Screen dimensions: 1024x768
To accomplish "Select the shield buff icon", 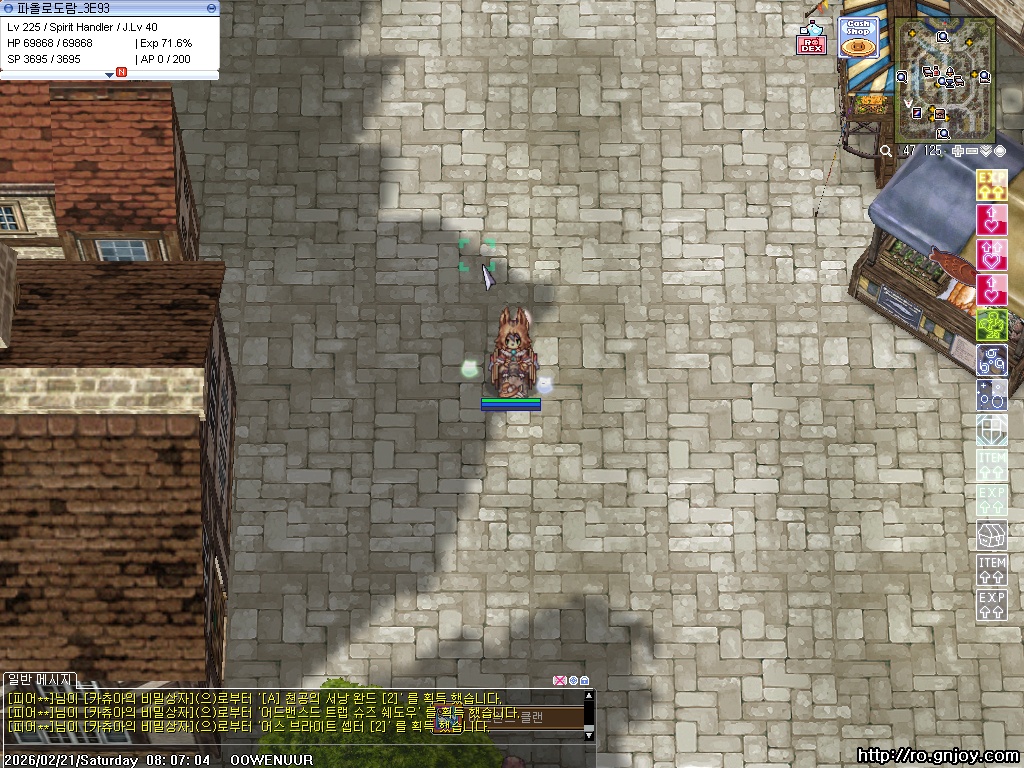I will pos(991,430).
